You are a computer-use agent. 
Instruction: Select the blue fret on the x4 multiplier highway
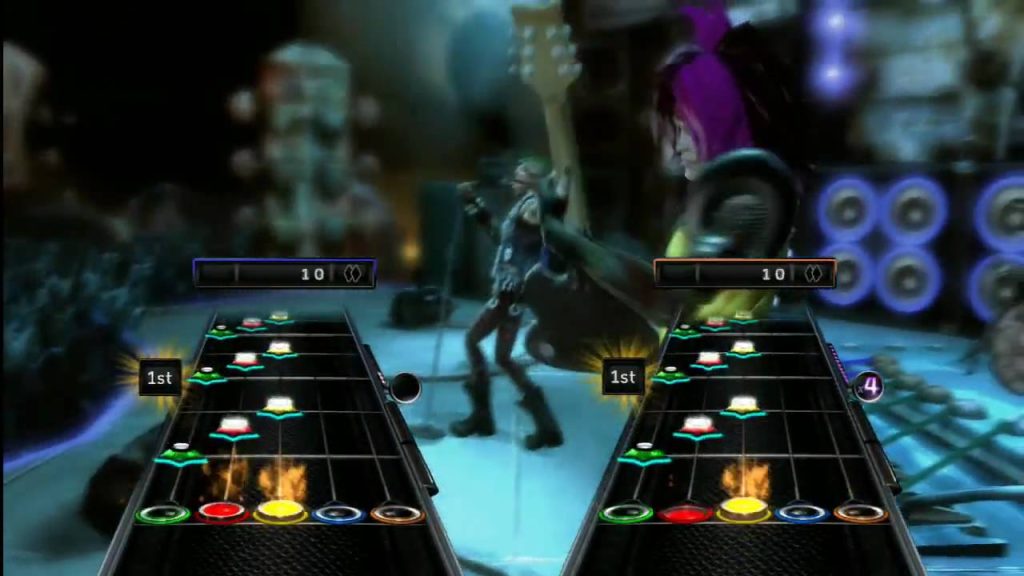pyautogui.click(x=803, y=513)
